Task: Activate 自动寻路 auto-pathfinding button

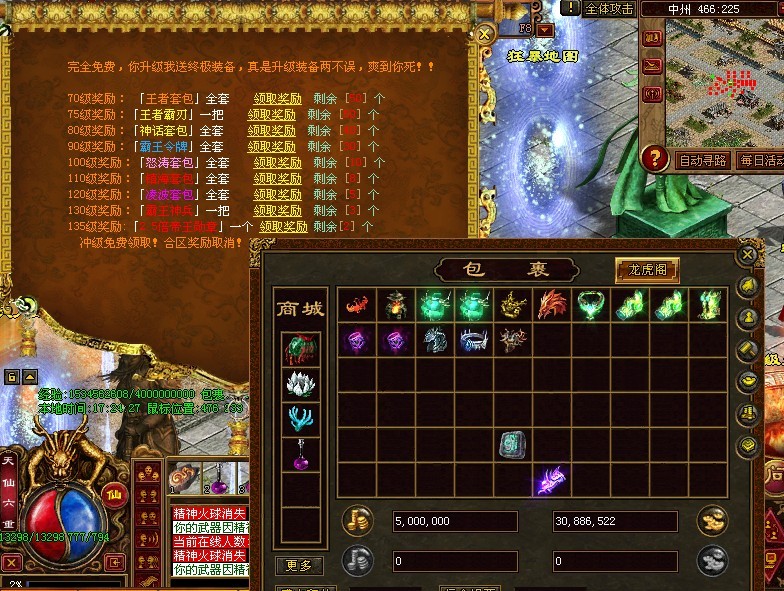Action: [x=703, y=160]
